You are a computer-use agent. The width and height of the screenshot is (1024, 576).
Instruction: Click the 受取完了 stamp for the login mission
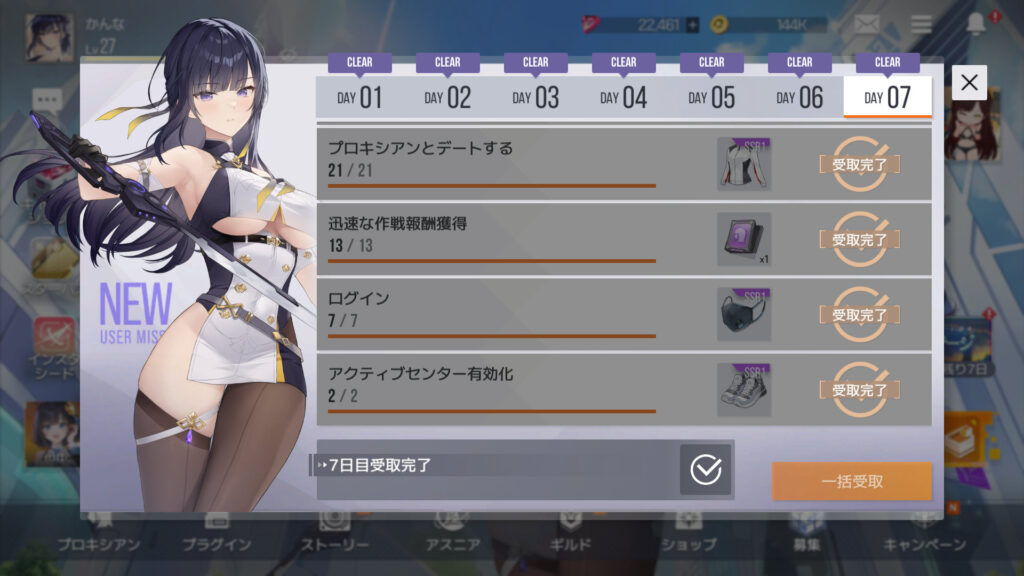point(859,315)
